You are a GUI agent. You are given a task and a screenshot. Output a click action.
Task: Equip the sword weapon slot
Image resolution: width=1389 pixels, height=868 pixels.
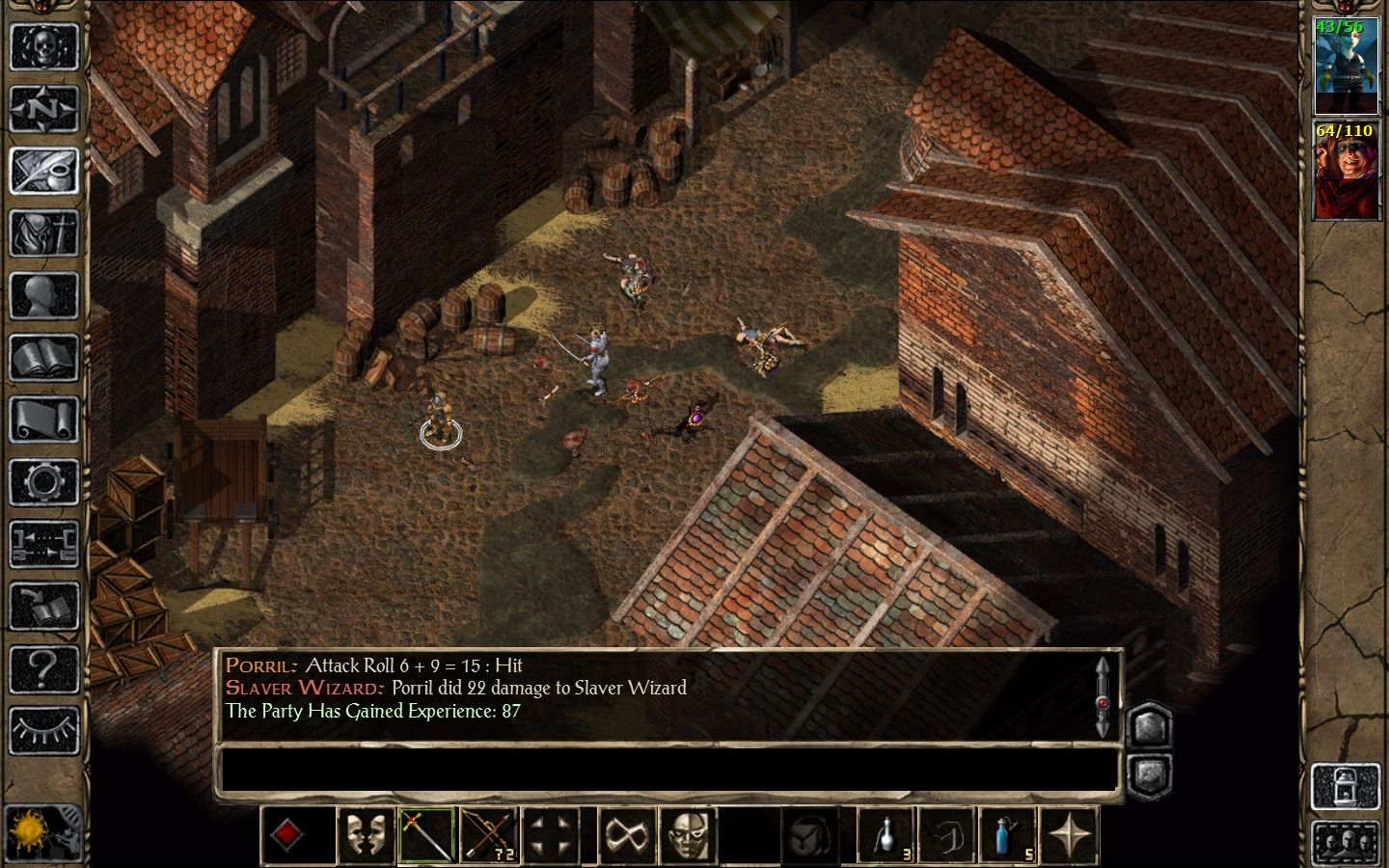click(x=427, y=834)
